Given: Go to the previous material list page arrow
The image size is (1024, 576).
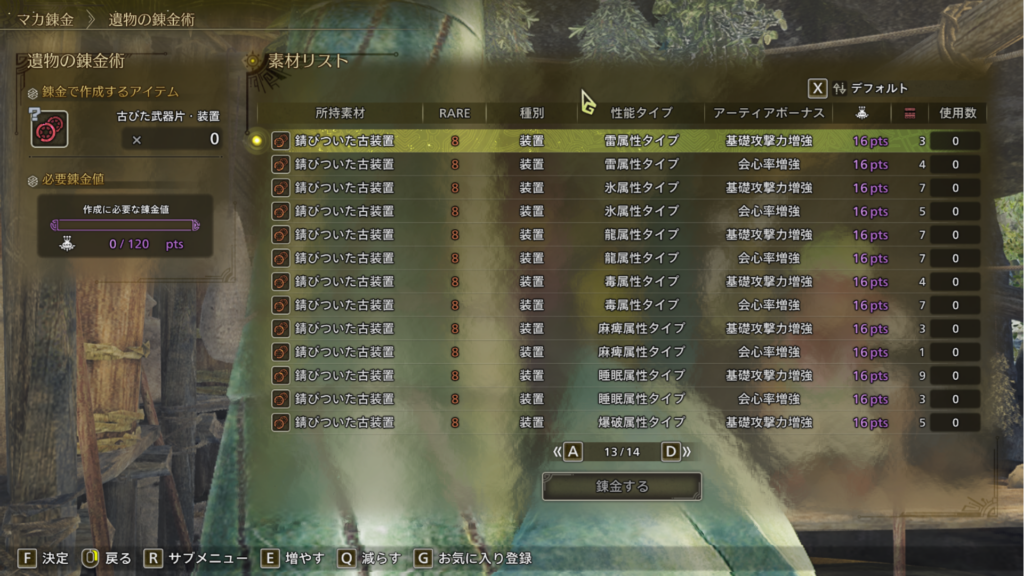Looking at the screenshot, I should (x=567, y=452).
